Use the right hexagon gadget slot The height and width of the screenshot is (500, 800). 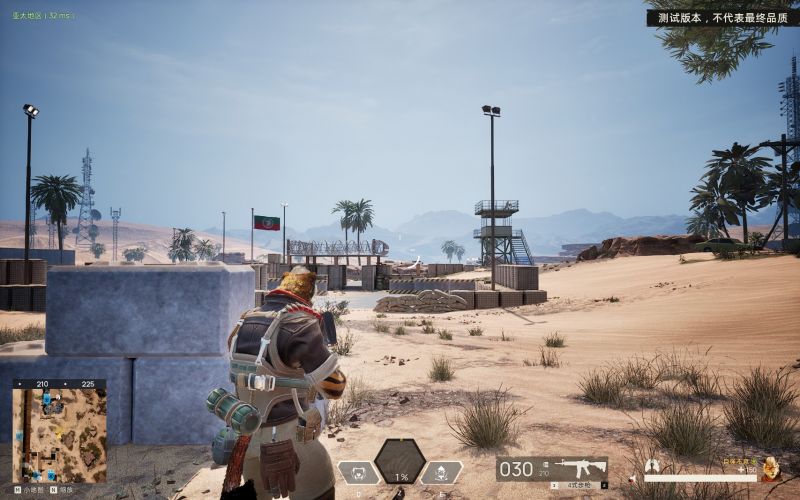(x=442, y=473)
